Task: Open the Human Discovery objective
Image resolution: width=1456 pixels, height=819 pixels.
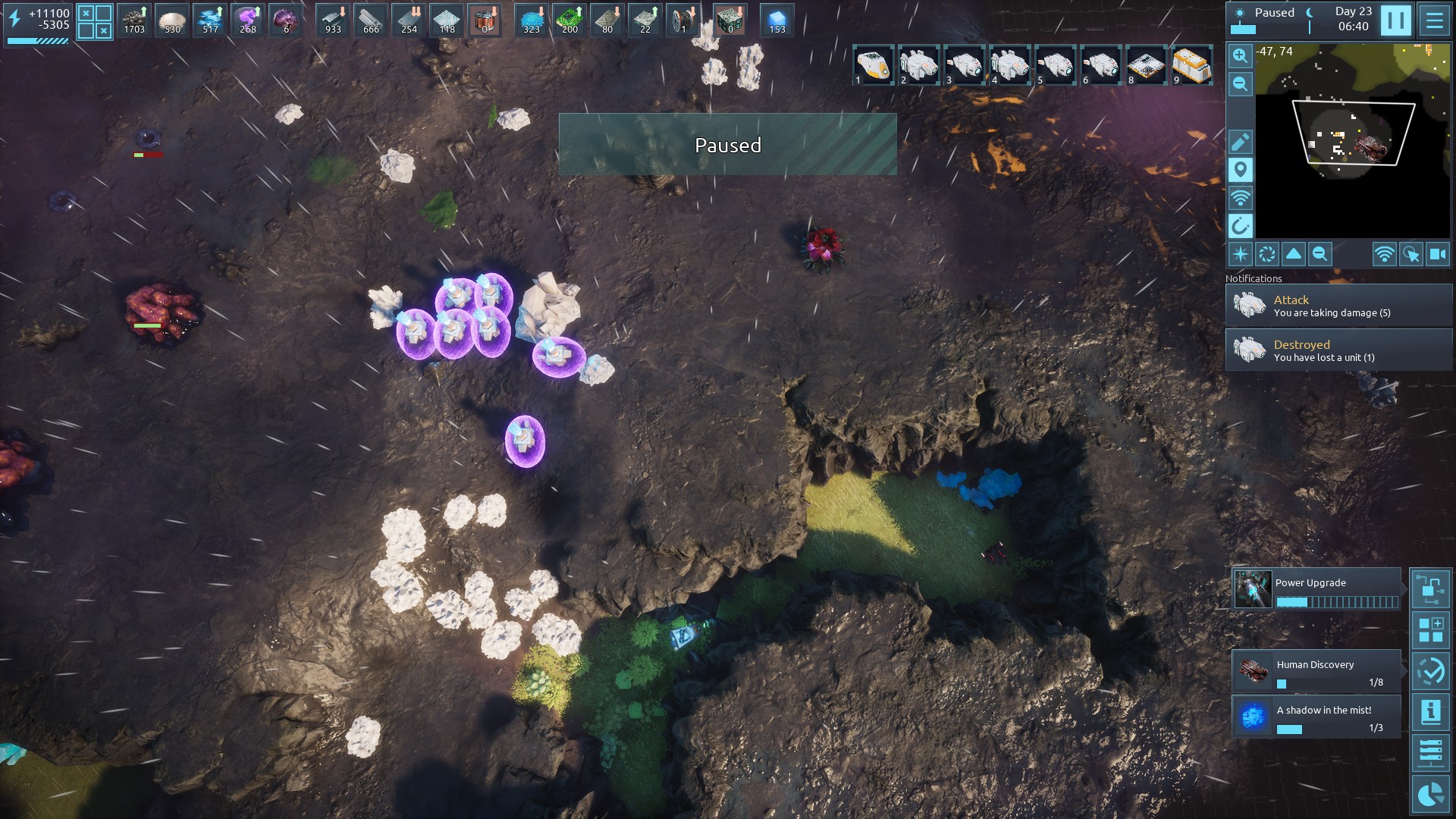Action: pyautogui.click(x=1316, y=671)
